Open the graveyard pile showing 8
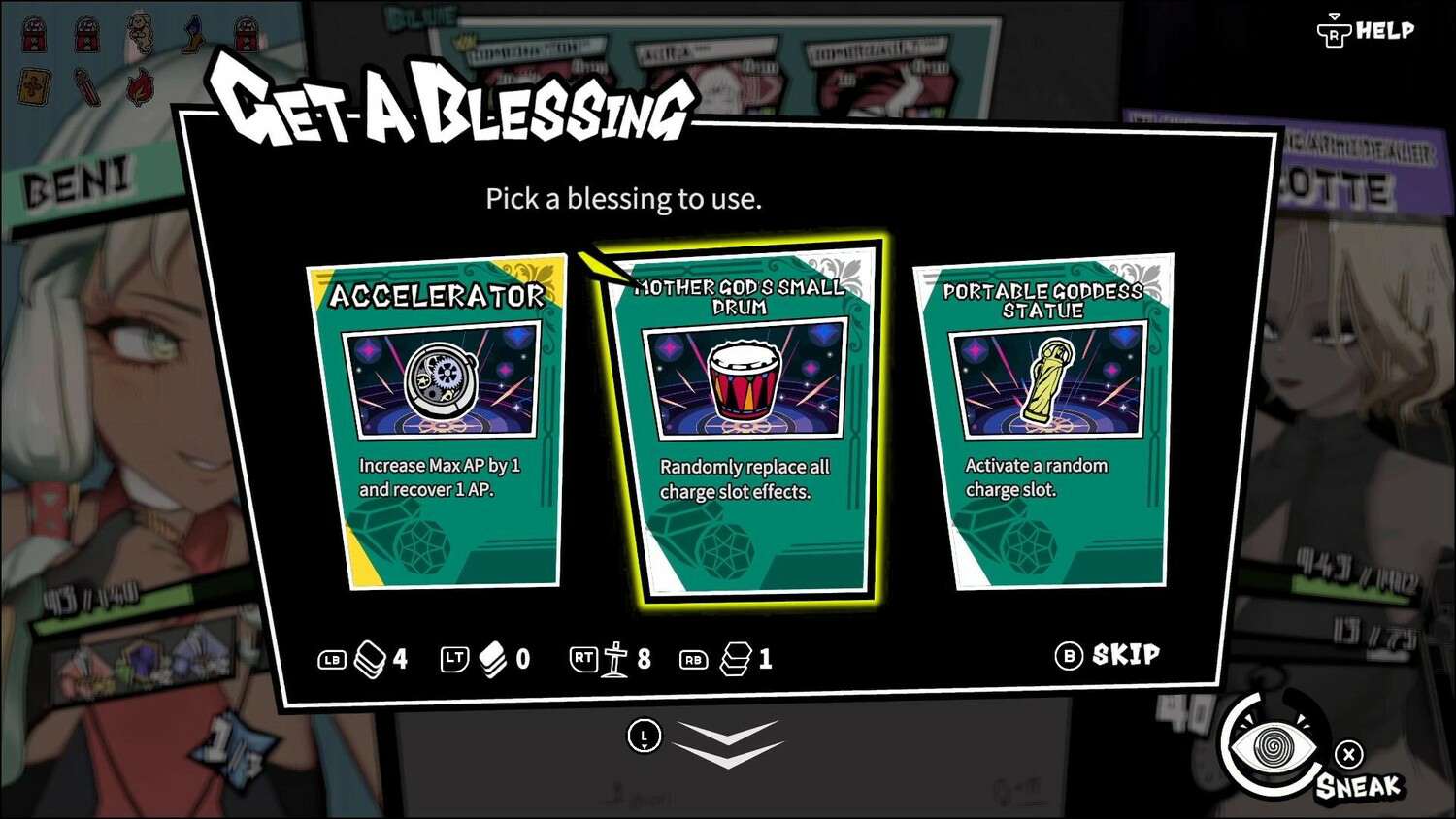The image size is (1456, 819). (x=615, y=660)
